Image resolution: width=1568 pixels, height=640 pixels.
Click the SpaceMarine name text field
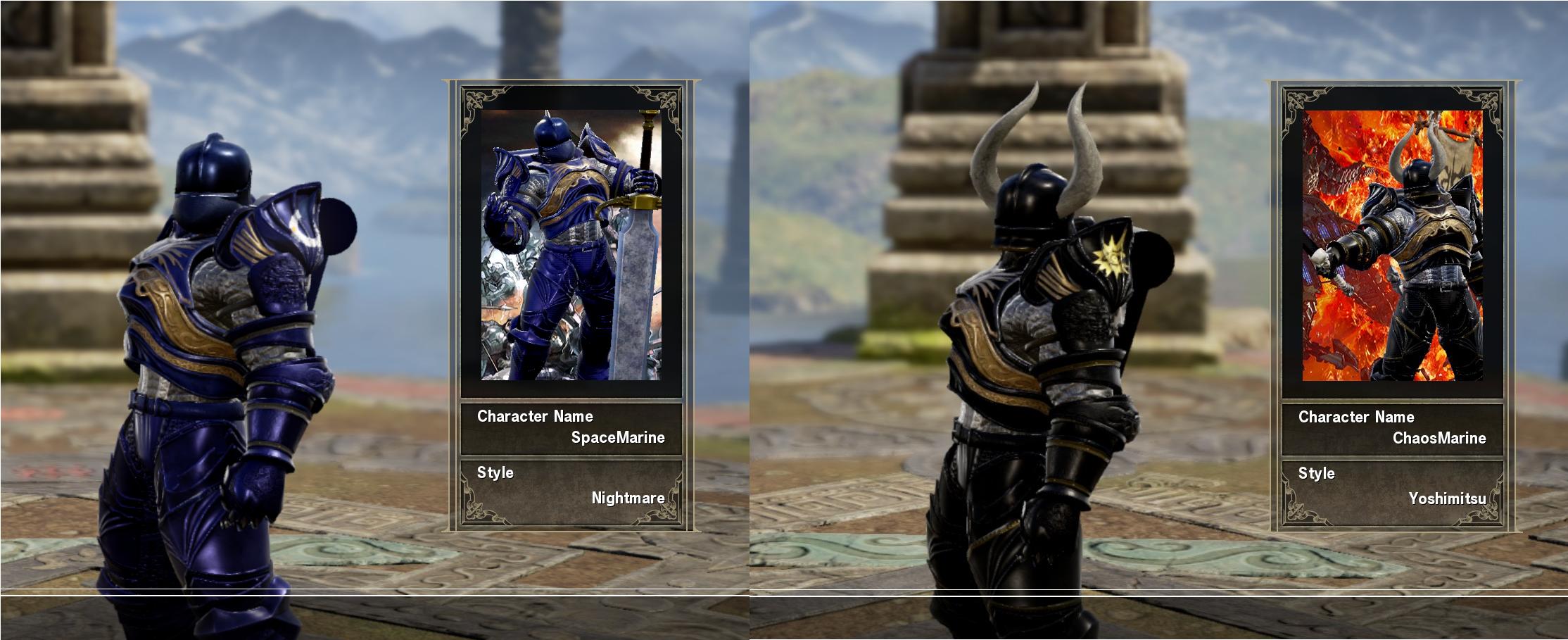point(619,437)
